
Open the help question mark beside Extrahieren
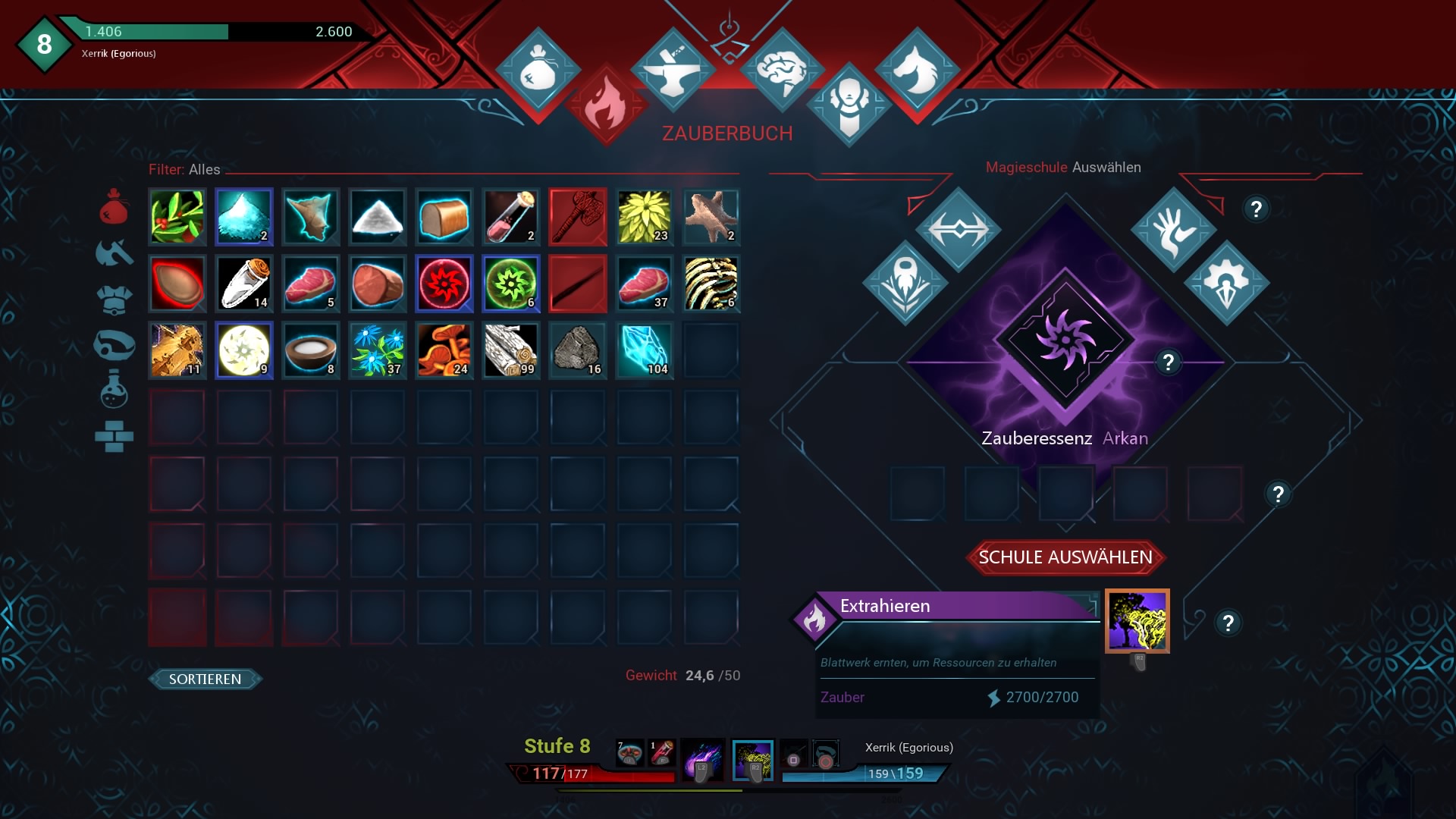1228,623
